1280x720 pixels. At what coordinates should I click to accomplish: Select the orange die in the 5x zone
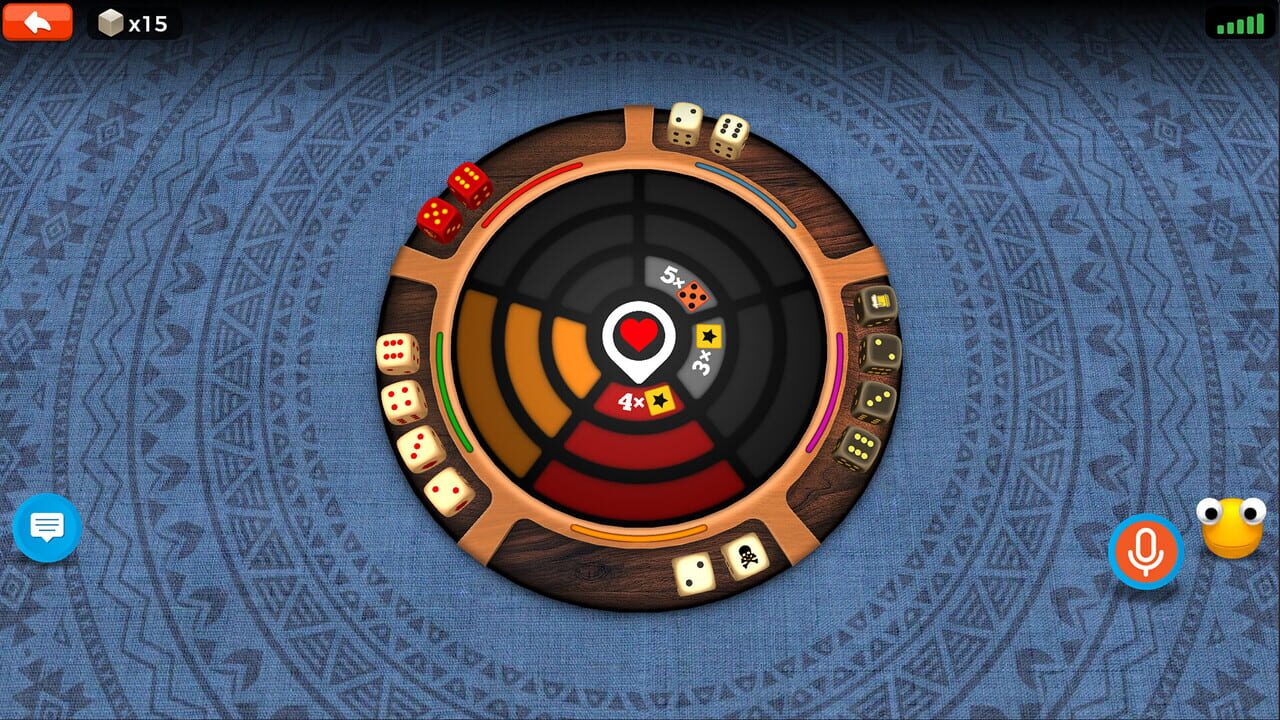point(693,295)
